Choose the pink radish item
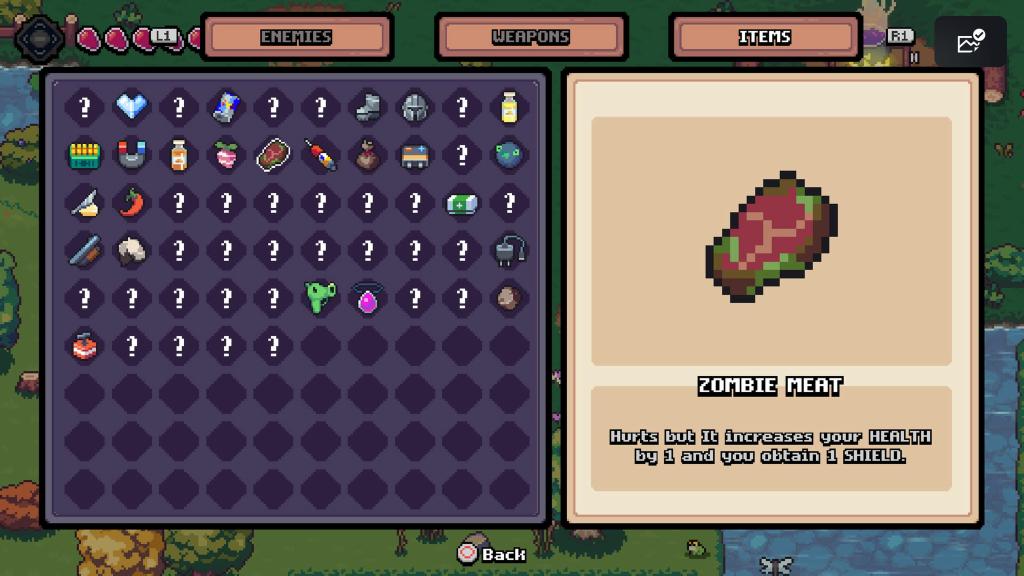The height and width of the screenshot is (576, 1024). click(226, 155)
